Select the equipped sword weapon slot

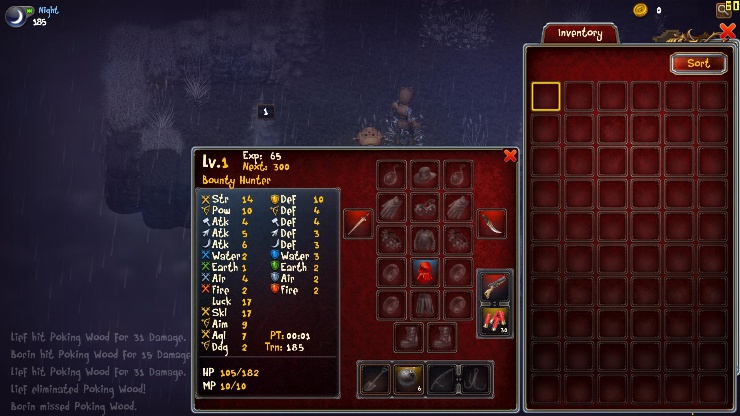coord(358,223)
